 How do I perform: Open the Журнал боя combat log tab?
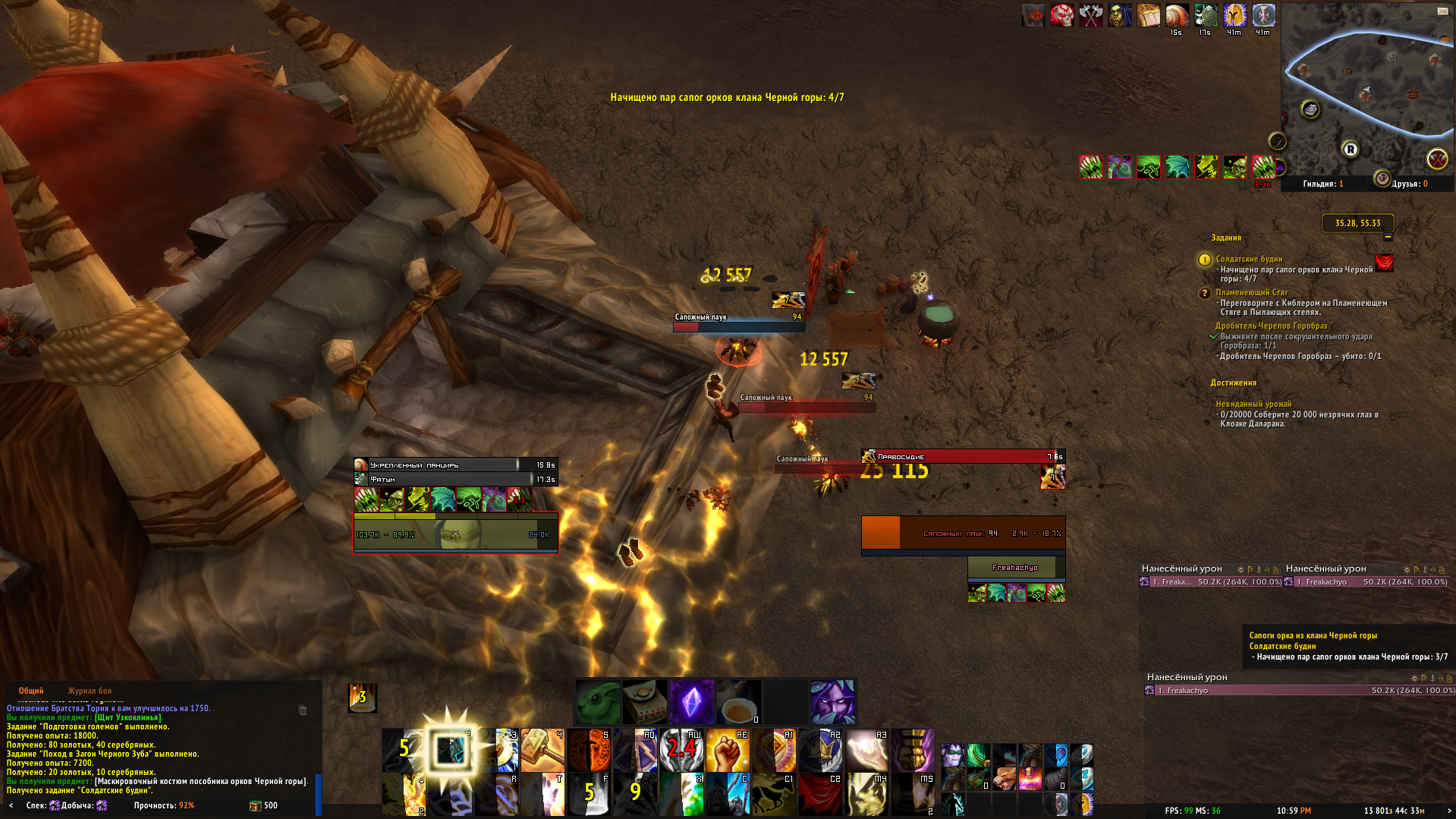90,691
